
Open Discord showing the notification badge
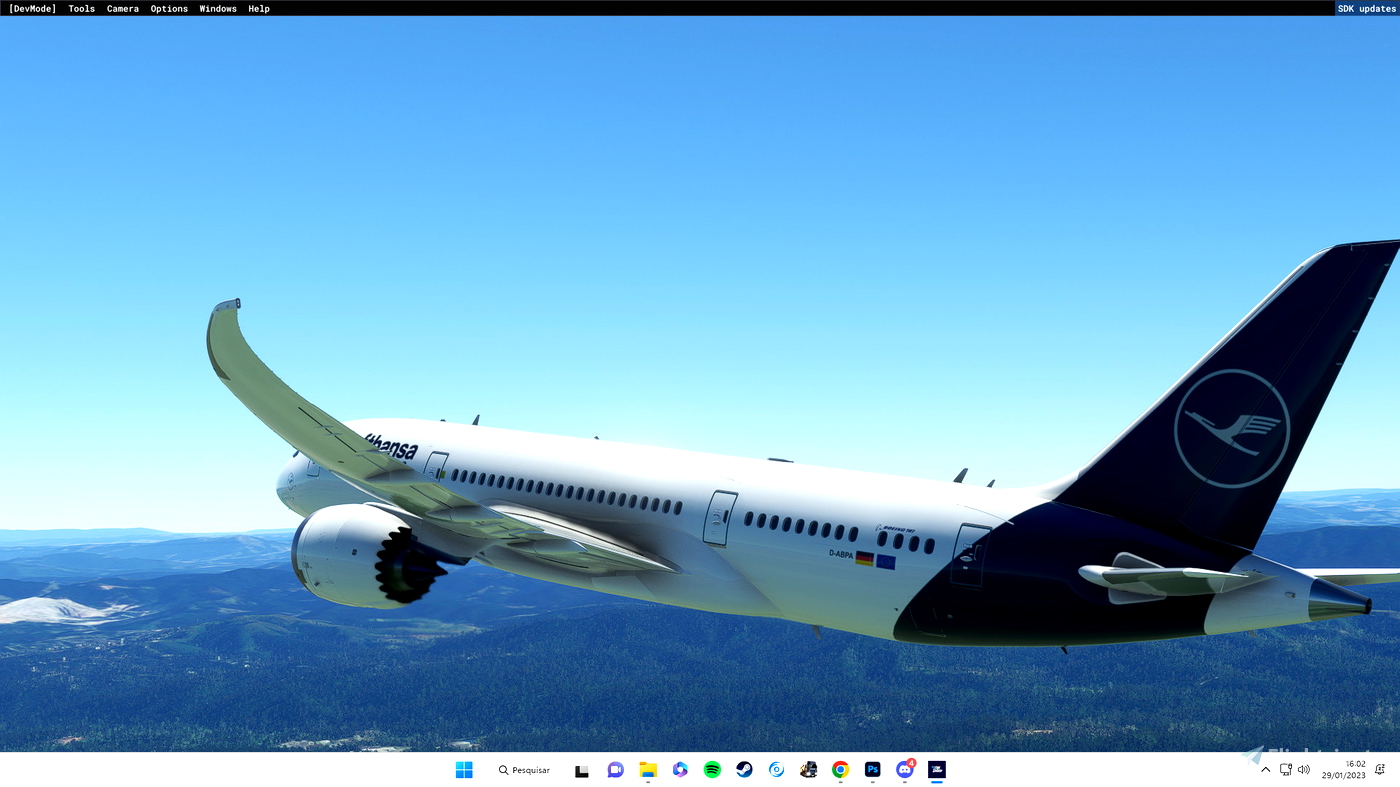(904, 768)
